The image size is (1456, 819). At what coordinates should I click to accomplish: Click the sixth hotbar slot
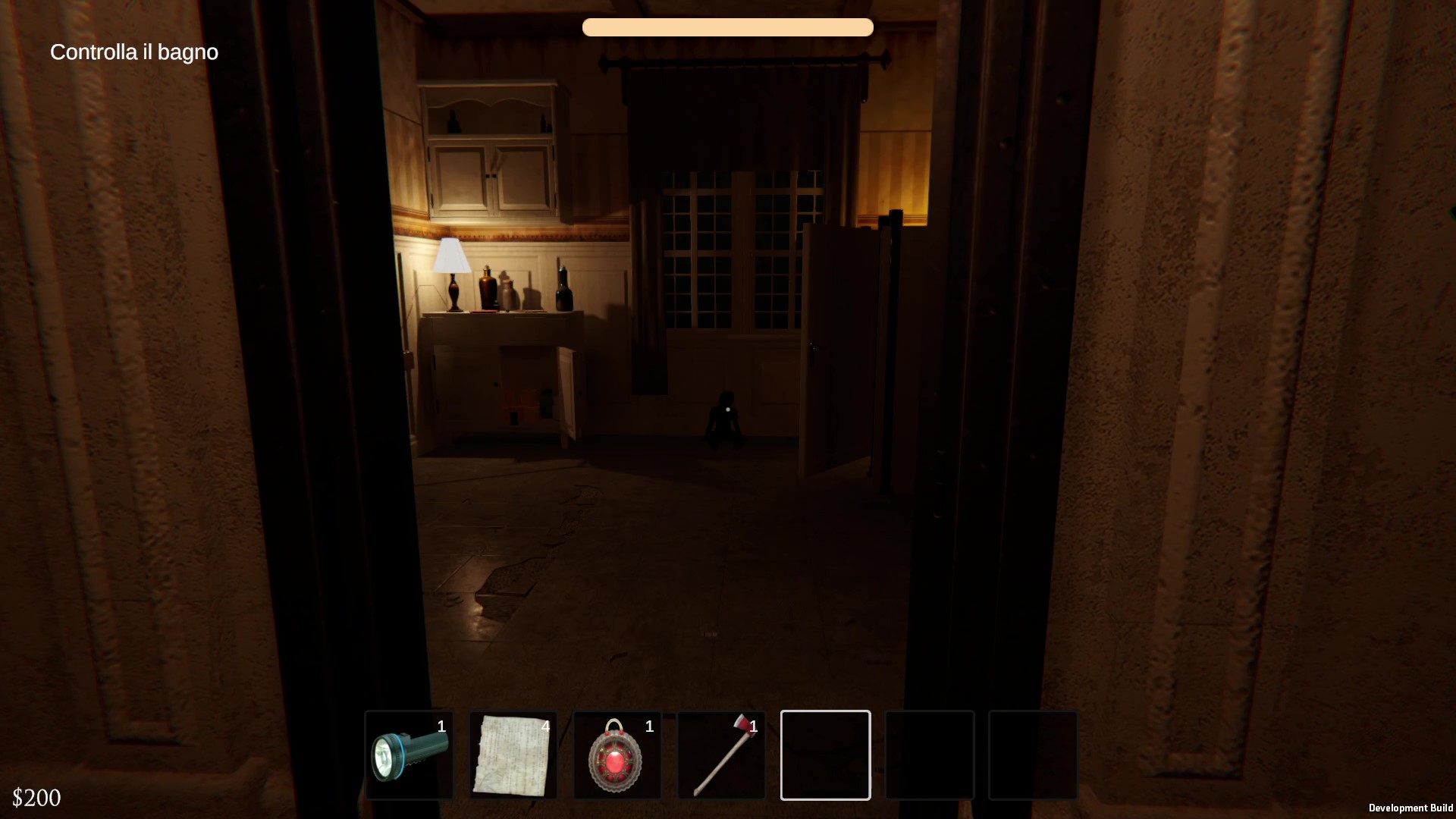tap(929, 755)
